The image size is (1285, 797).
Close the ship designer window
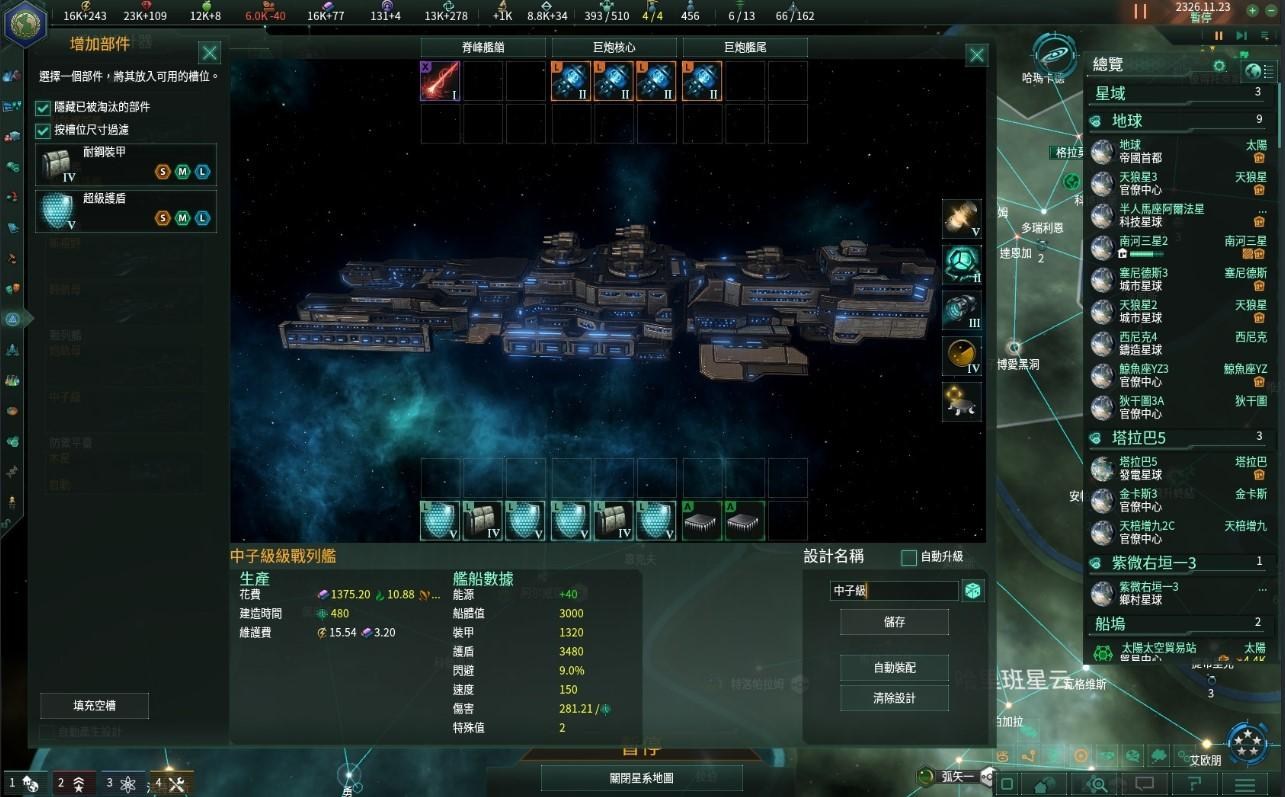(x=977, y=55)
